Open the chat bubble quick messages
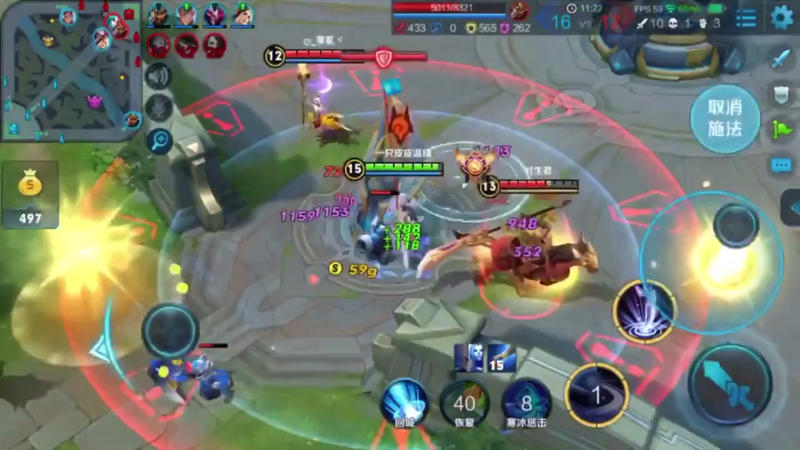The height and width of the screenshot is (450, 800). pyautogui.click(x=781, y=165)
